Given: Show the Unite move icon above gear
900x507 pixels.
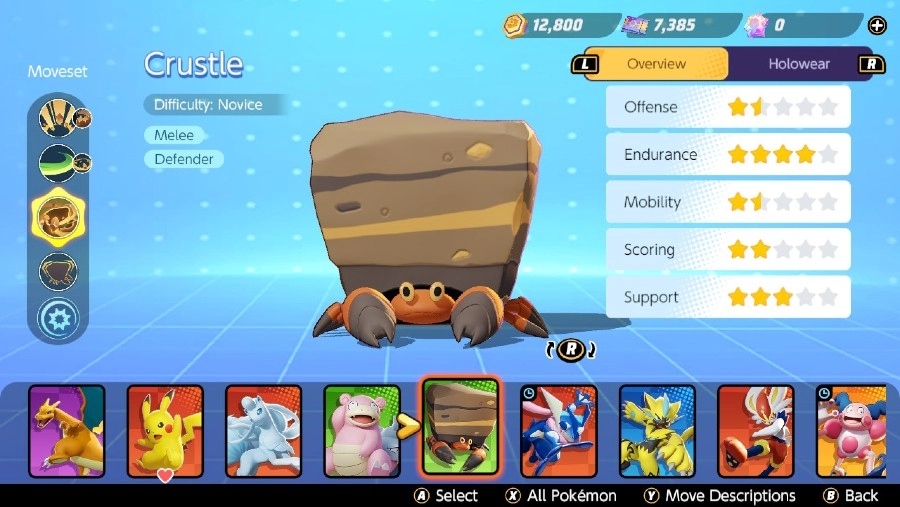Looking at the screenshot, I should 57,270.
